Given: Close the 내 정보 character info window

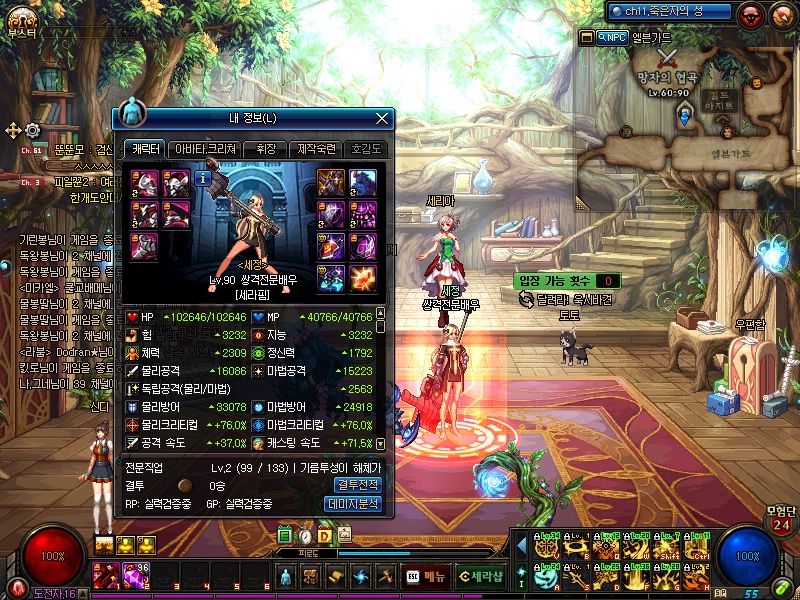Looking at the screenshot, I should coord(381,118).
